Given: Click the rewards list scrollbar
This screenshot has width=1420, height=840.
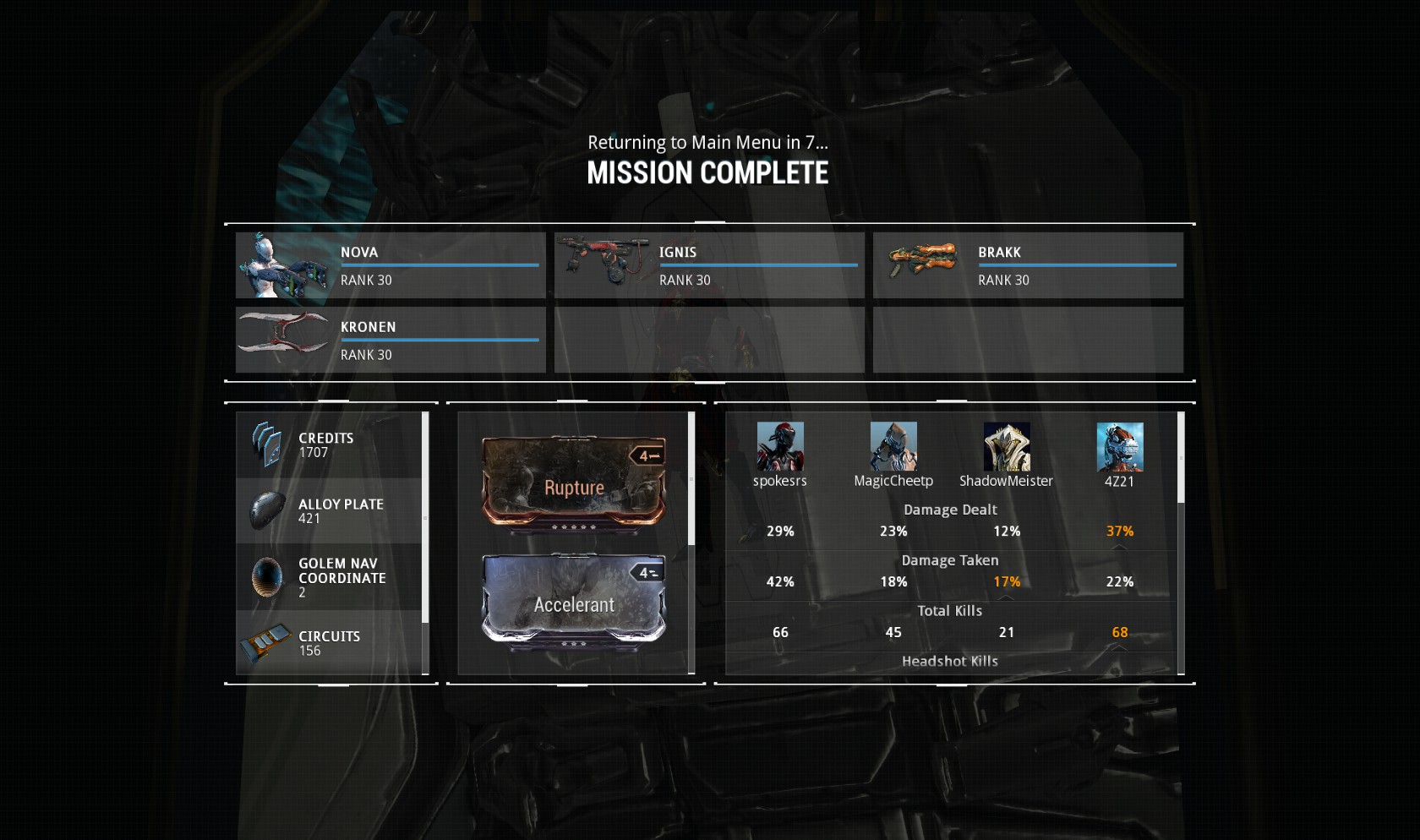Looking at the screenshot, I should point(425,517).
